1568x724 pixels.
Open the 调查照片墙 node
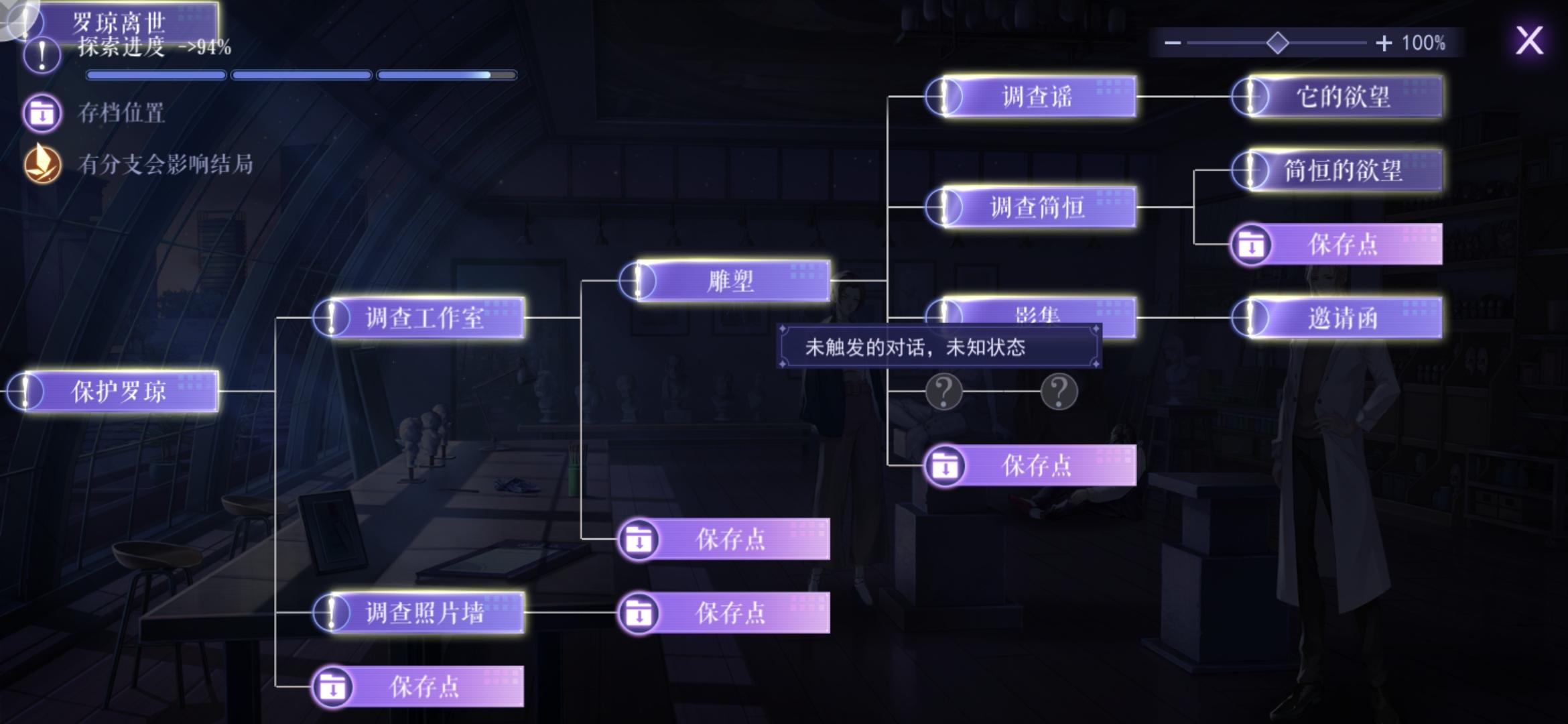point(425,611)
